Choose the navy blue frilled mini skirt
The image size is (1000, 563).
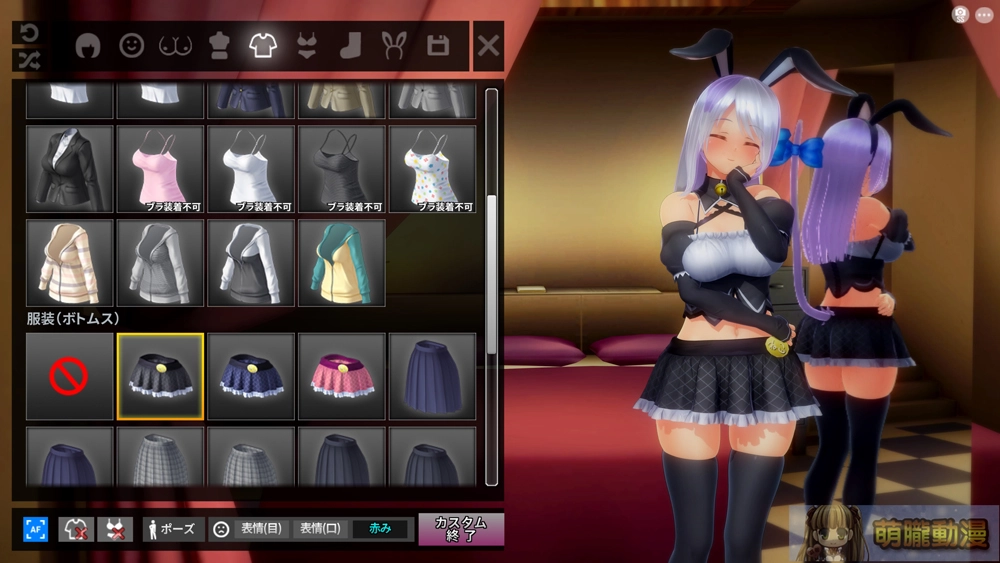(x=251, y=376)
